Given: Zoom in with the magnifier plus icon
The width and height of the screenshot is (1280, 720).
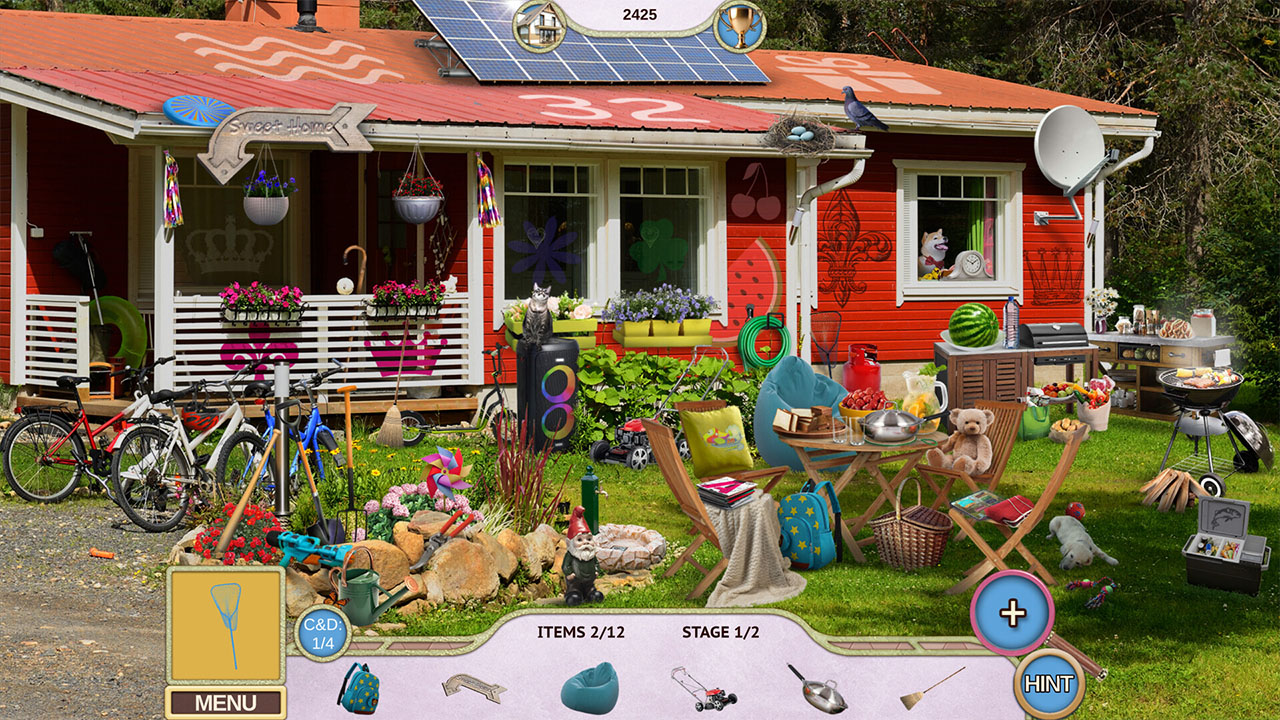Looking at the screenshot, I should (1015, 611).
